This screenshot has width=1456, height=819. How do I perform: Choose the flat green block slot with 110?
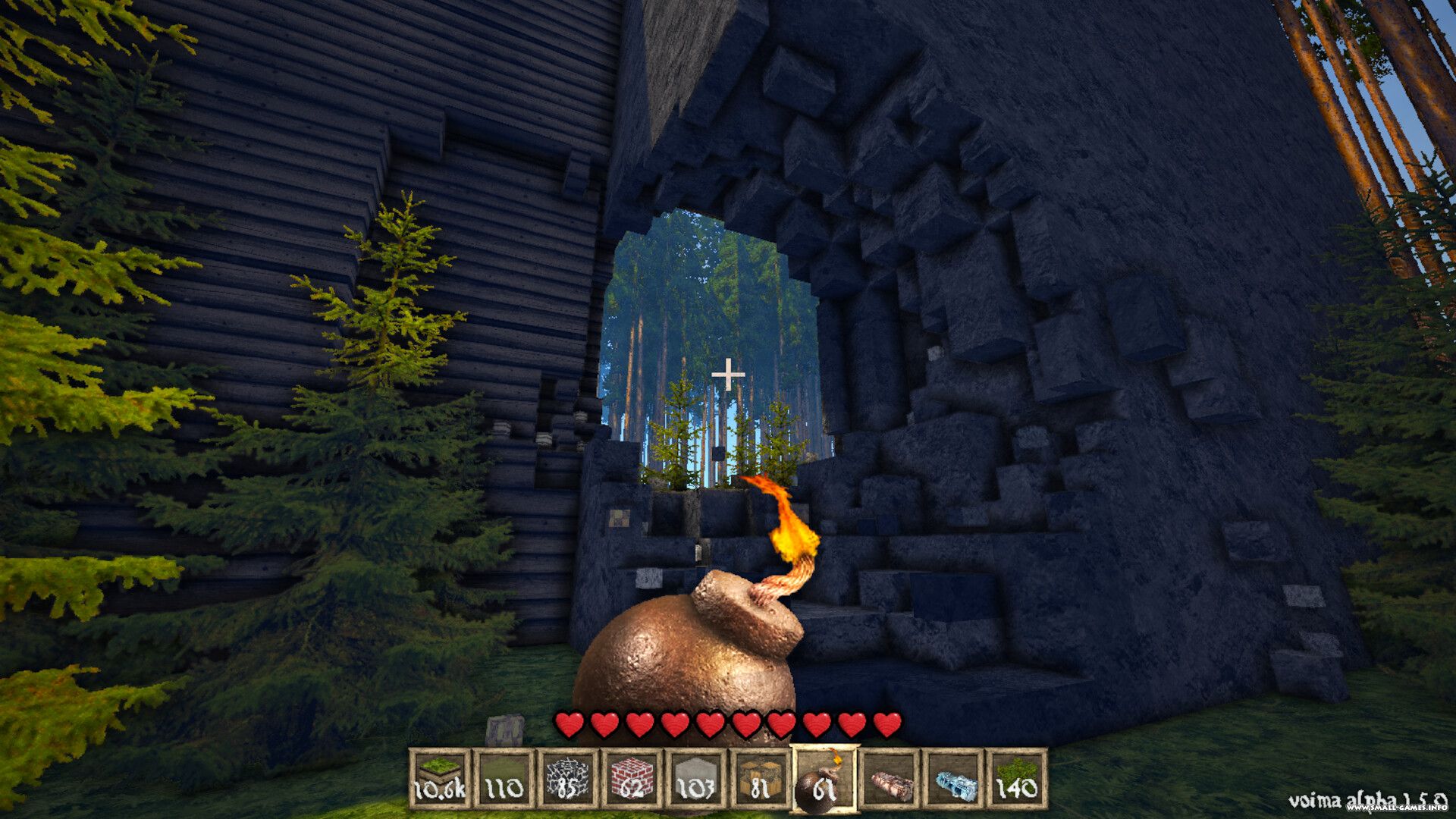(x=503, y=779)
